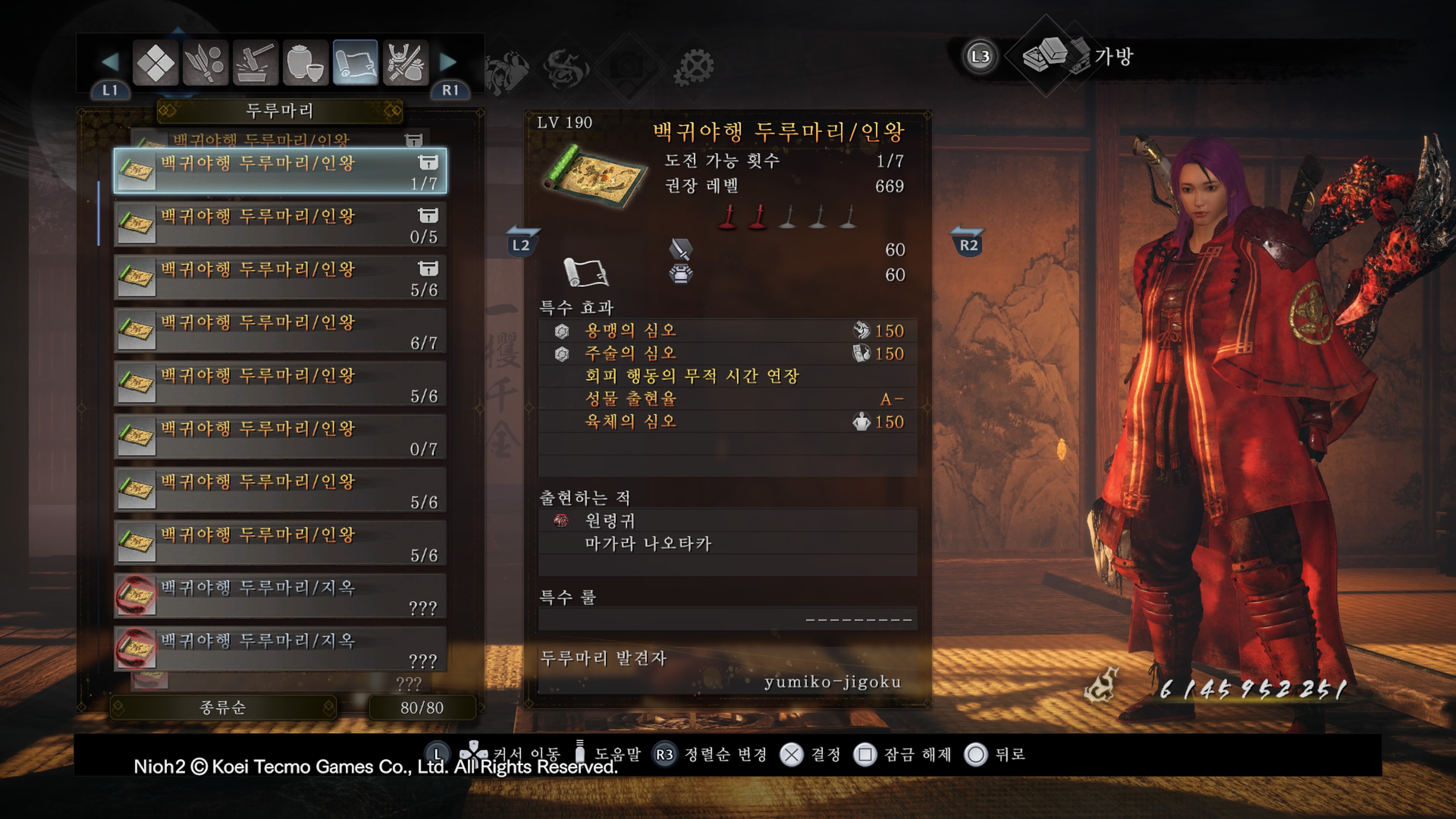
Task: Select the scroll with 6/7 attempts
Action: pyautogui.click(x=280, y=331)
